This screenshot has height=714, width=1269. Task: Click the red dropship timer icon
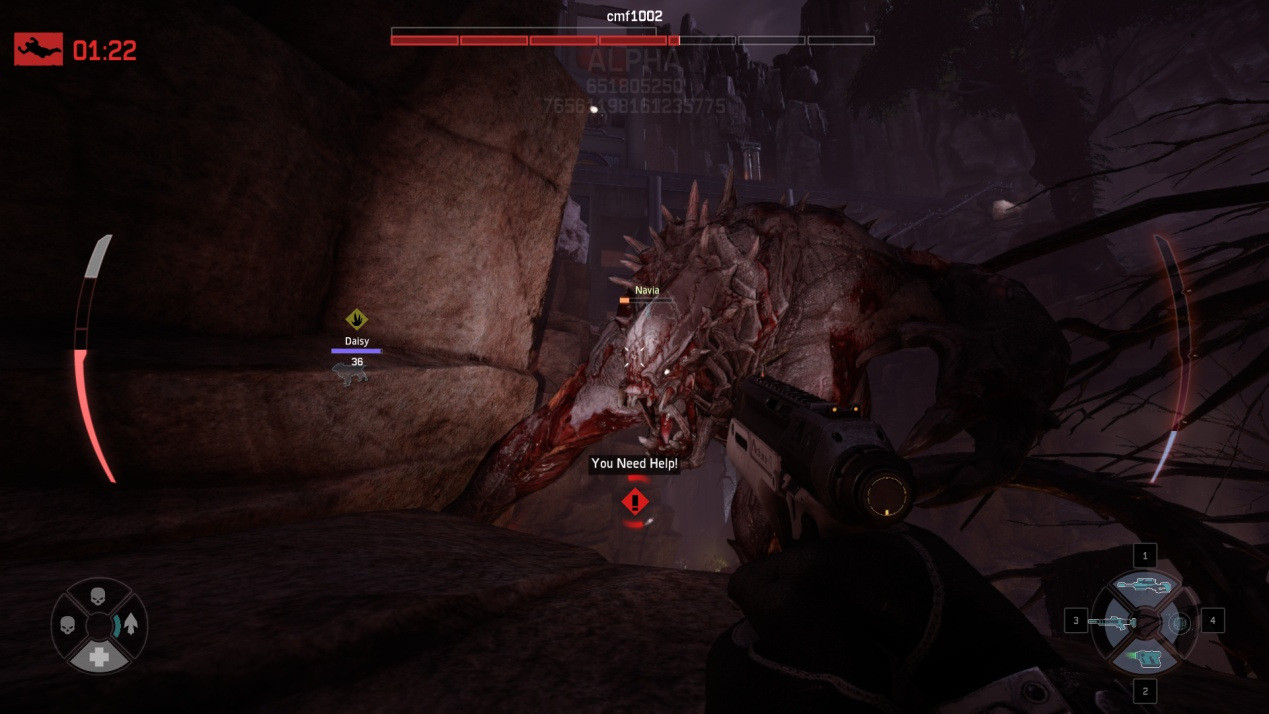tap(38, 49)
